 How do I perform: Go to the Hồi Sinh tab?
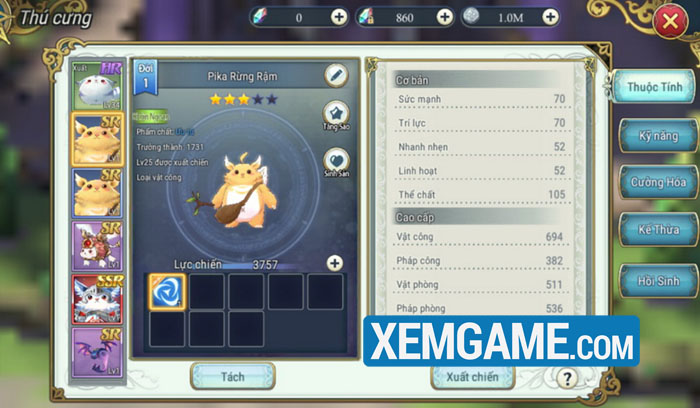coord(655,278)
